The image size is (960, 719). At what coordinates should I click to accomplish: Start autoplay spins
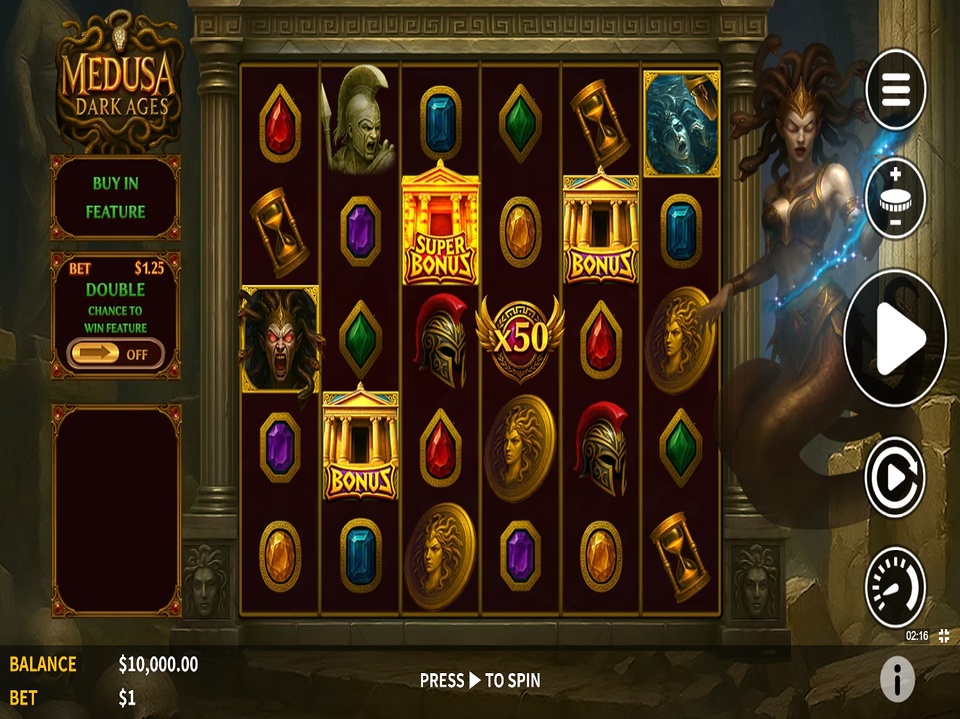[x=895, y=478]
